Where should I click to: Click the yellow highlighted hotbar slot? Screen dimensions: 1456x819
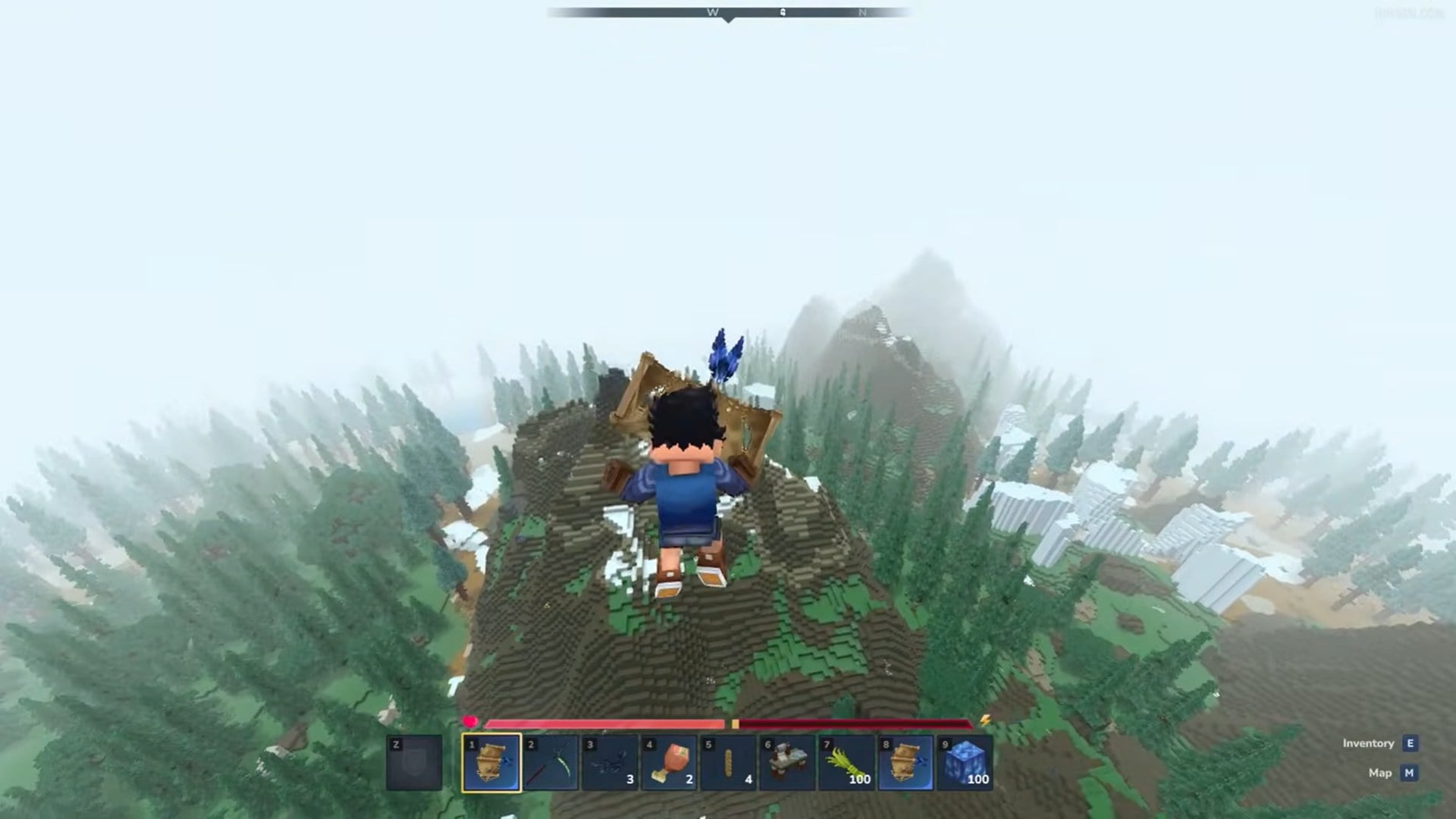pyautogui.click(x=491, y=764)
